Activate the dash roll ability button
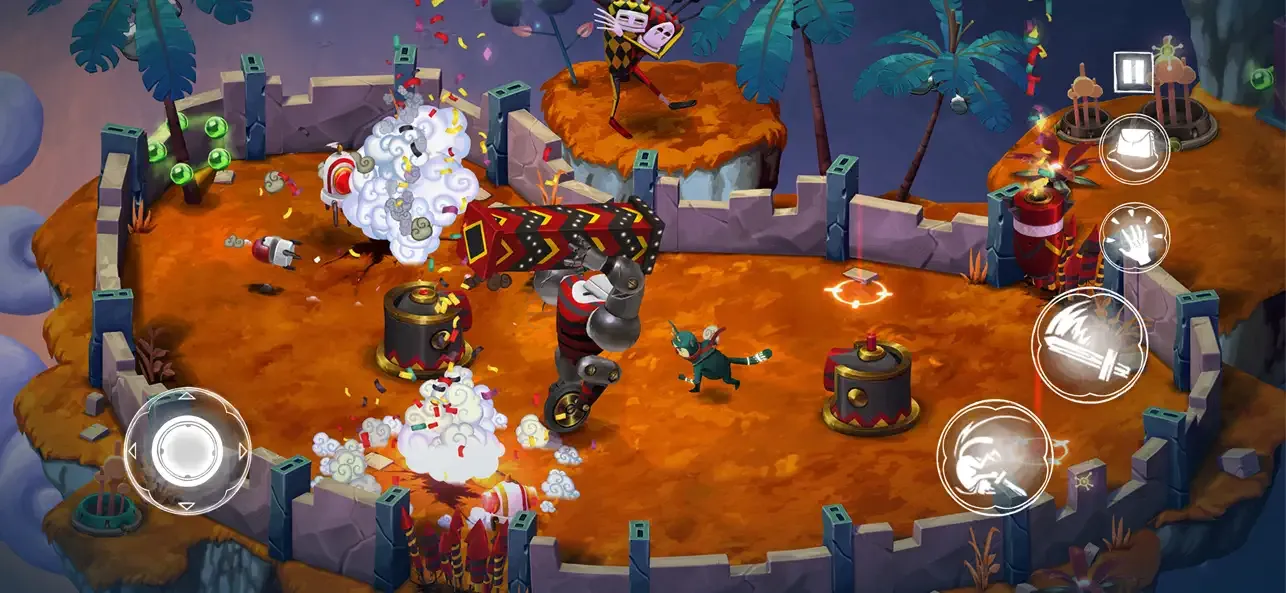 click(994, 456)
